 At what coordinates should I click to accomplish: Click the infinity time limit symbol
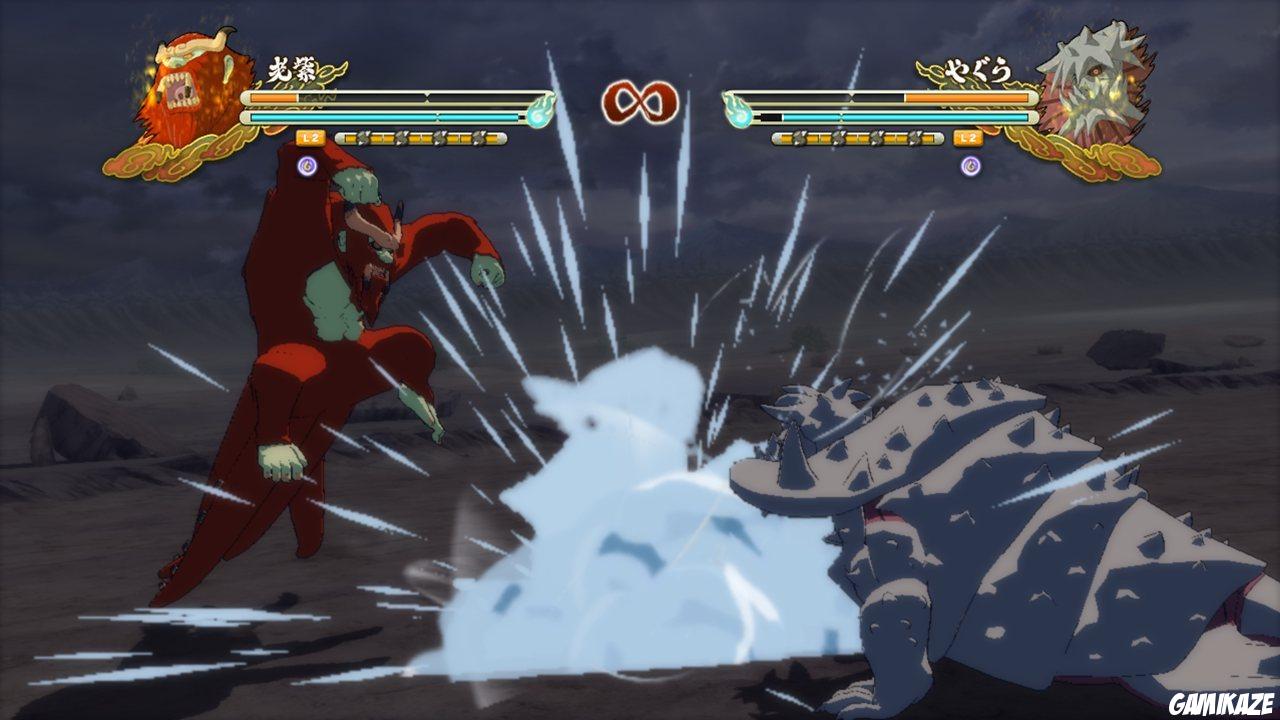tap(638, 100)
